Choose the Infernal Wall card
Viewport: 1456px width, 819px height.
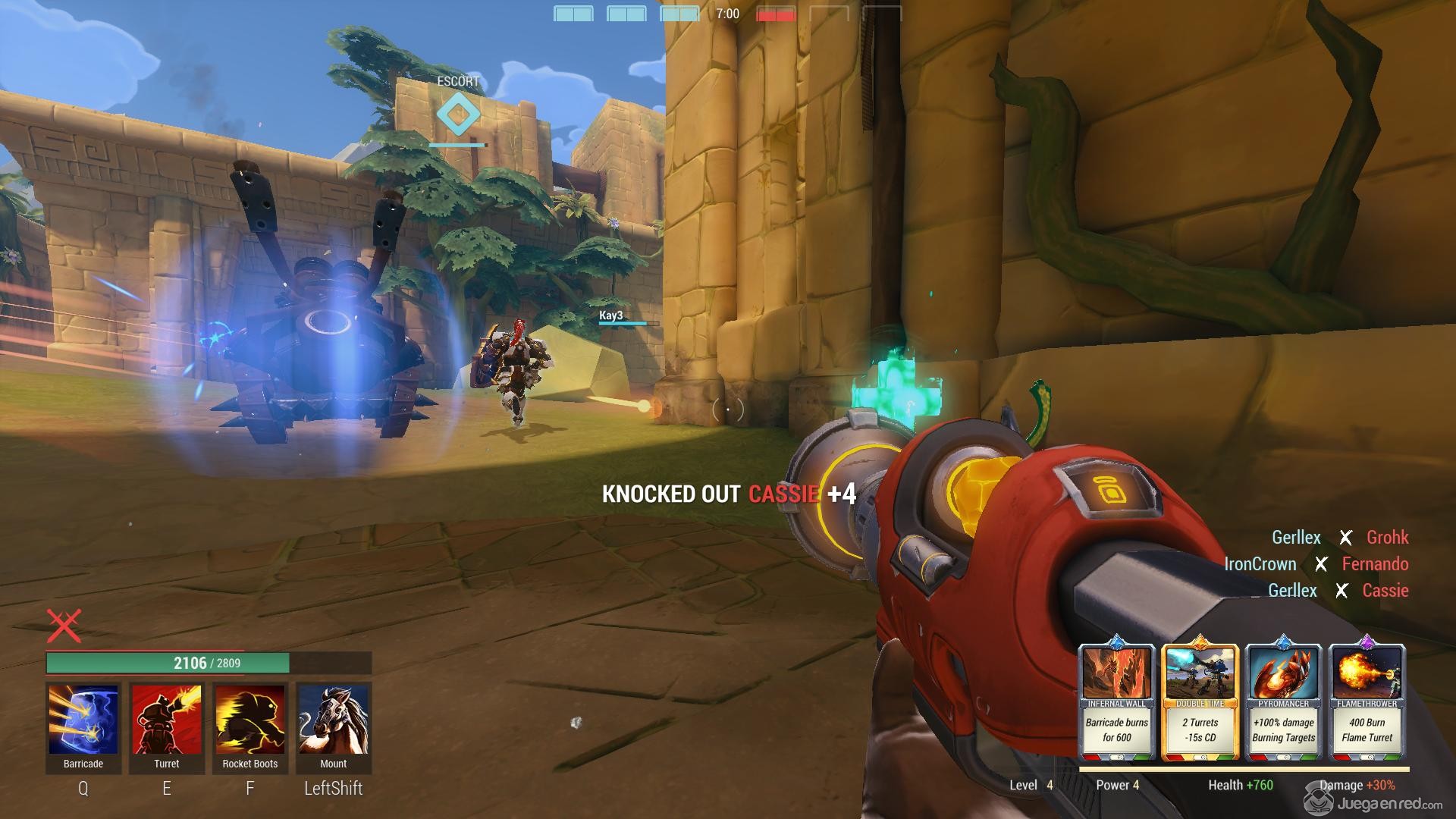point(1117,701)
